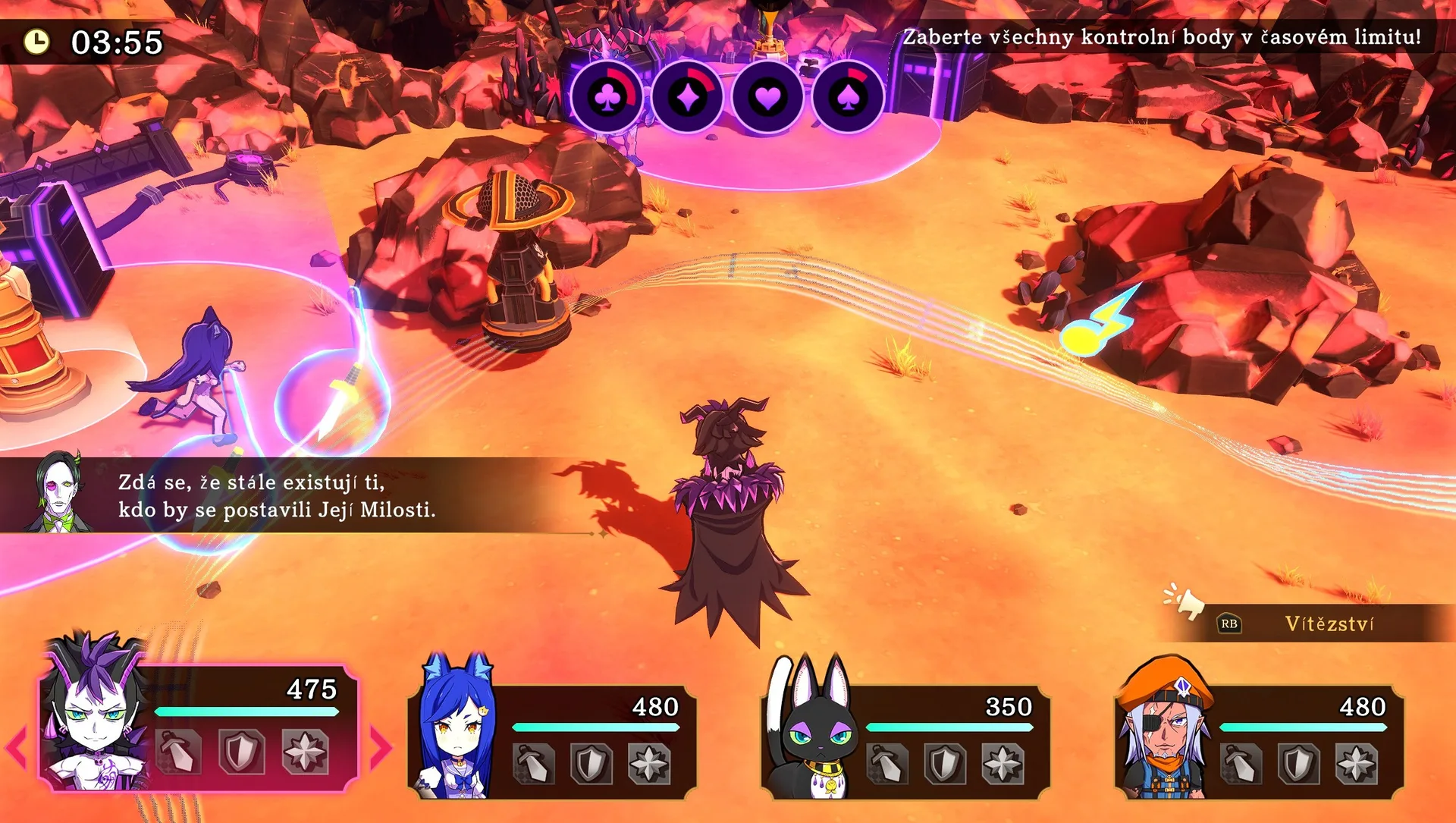Select the club suit checkpoint icon

pyautogui.click(x=607, y=98)
